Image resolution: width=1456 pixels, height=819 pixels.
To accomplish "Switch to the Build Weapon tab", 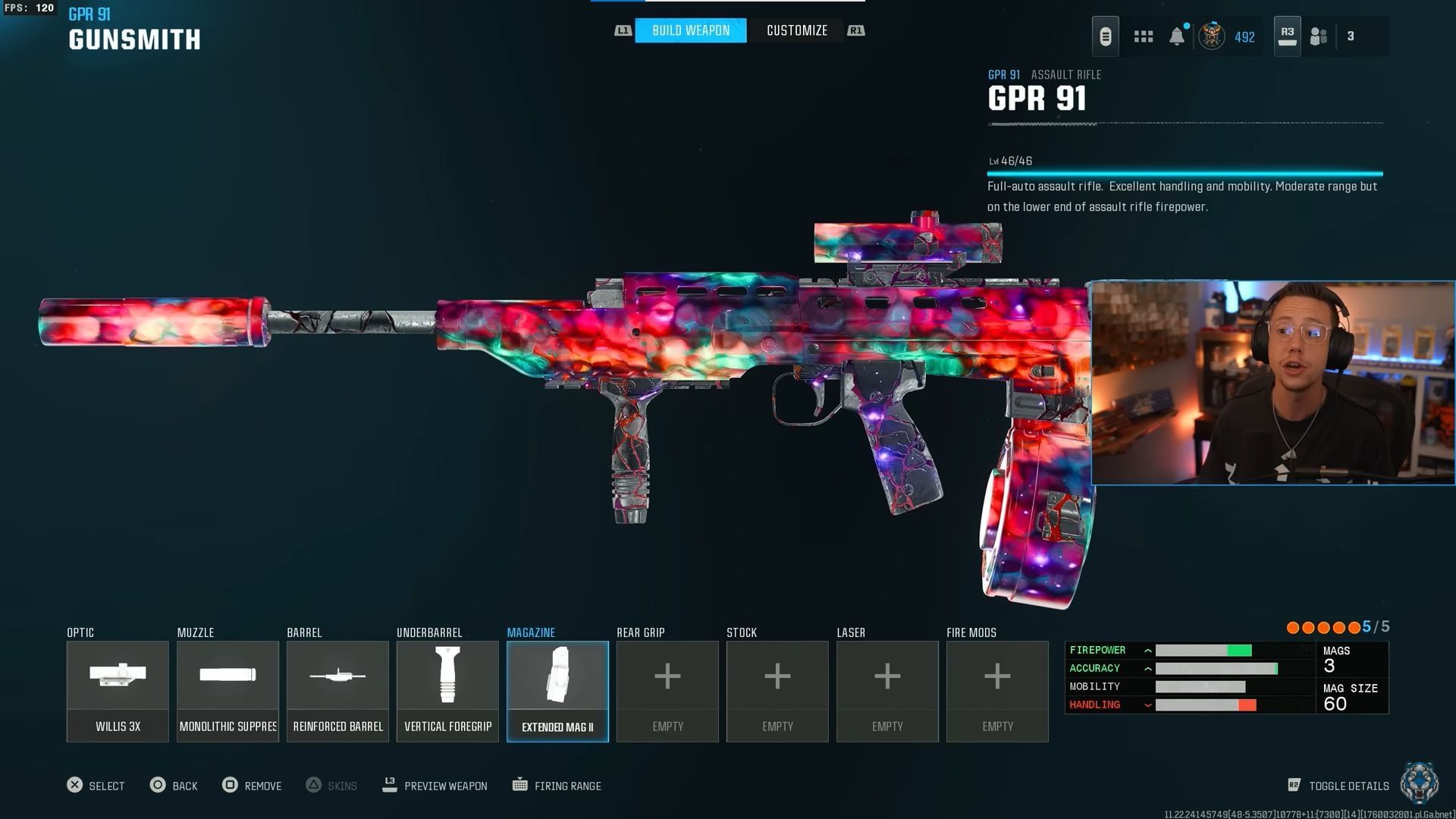I will (x=690, y=30).
